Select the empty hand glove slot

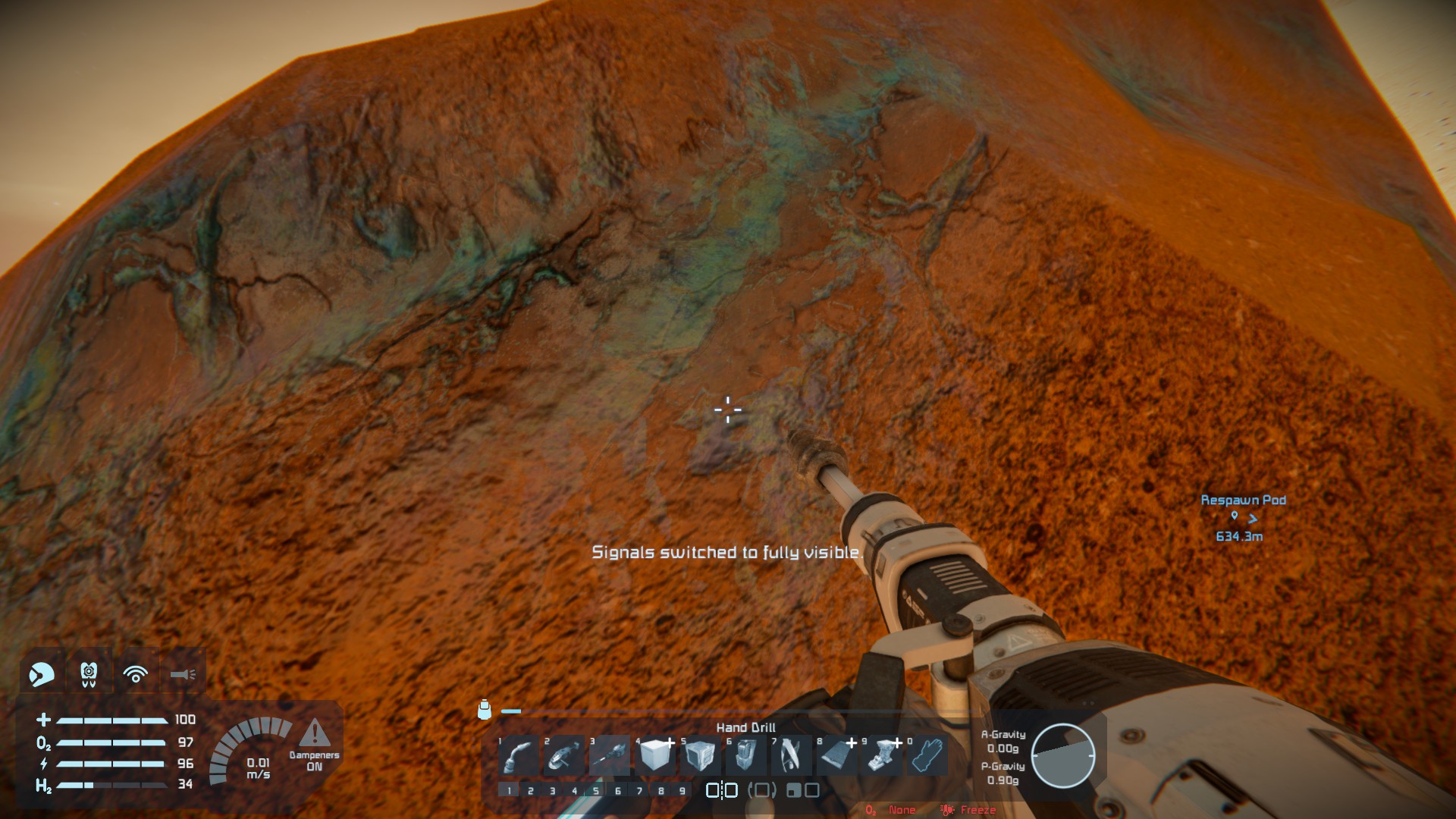click(927, 755)
